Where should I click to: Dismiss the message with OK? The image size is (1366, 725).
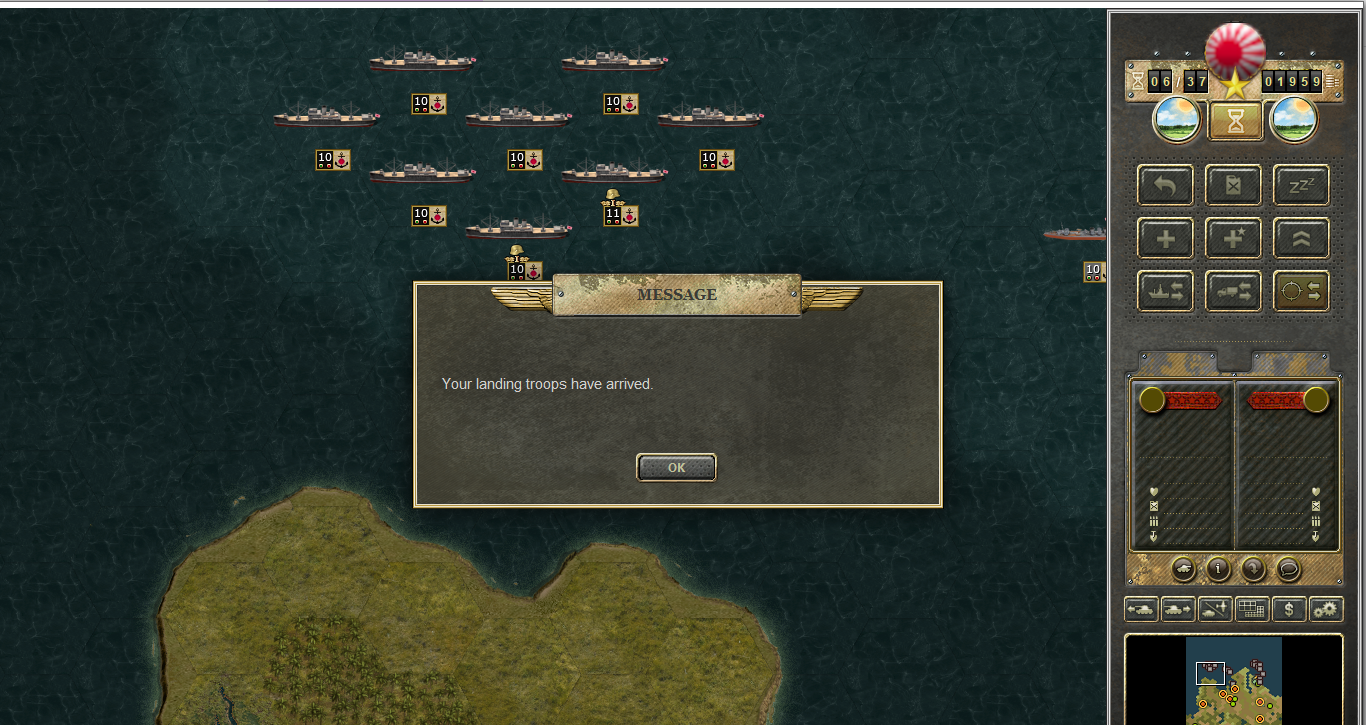676,467
